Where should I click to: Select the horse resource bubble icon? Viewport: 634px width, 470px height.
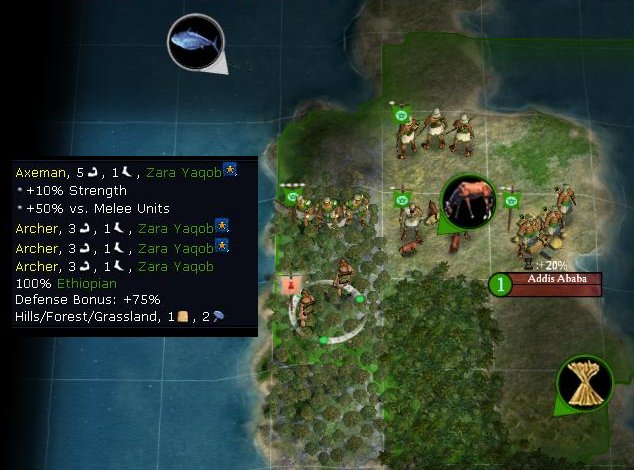click(x=468, y=201)
